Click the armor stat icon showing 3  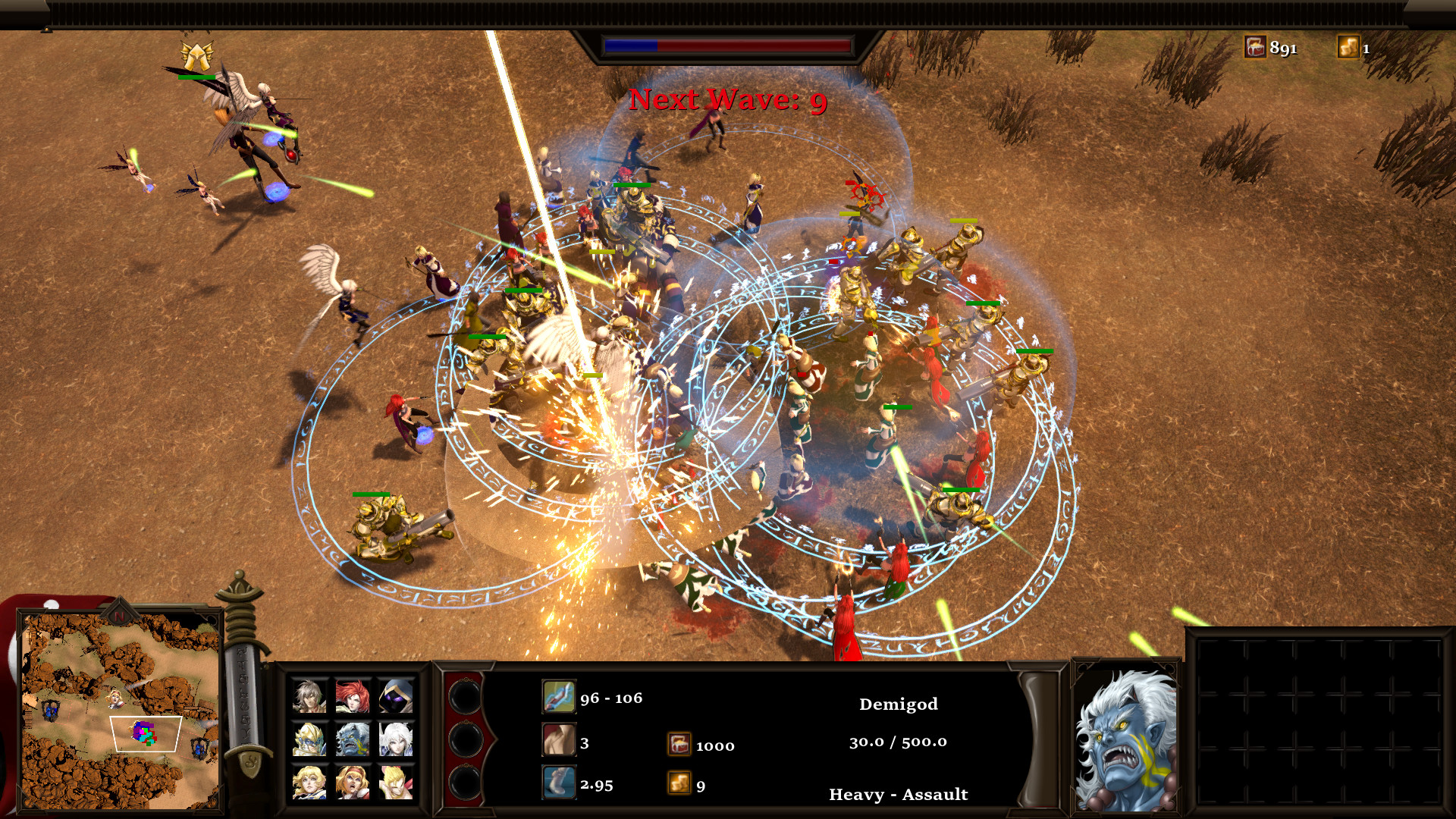560,740
